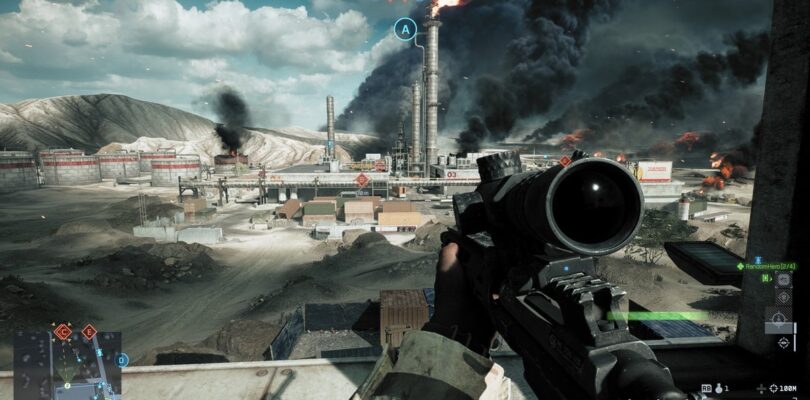
Task: Click the blue objective D marker
Action: [x=122, y=359]
